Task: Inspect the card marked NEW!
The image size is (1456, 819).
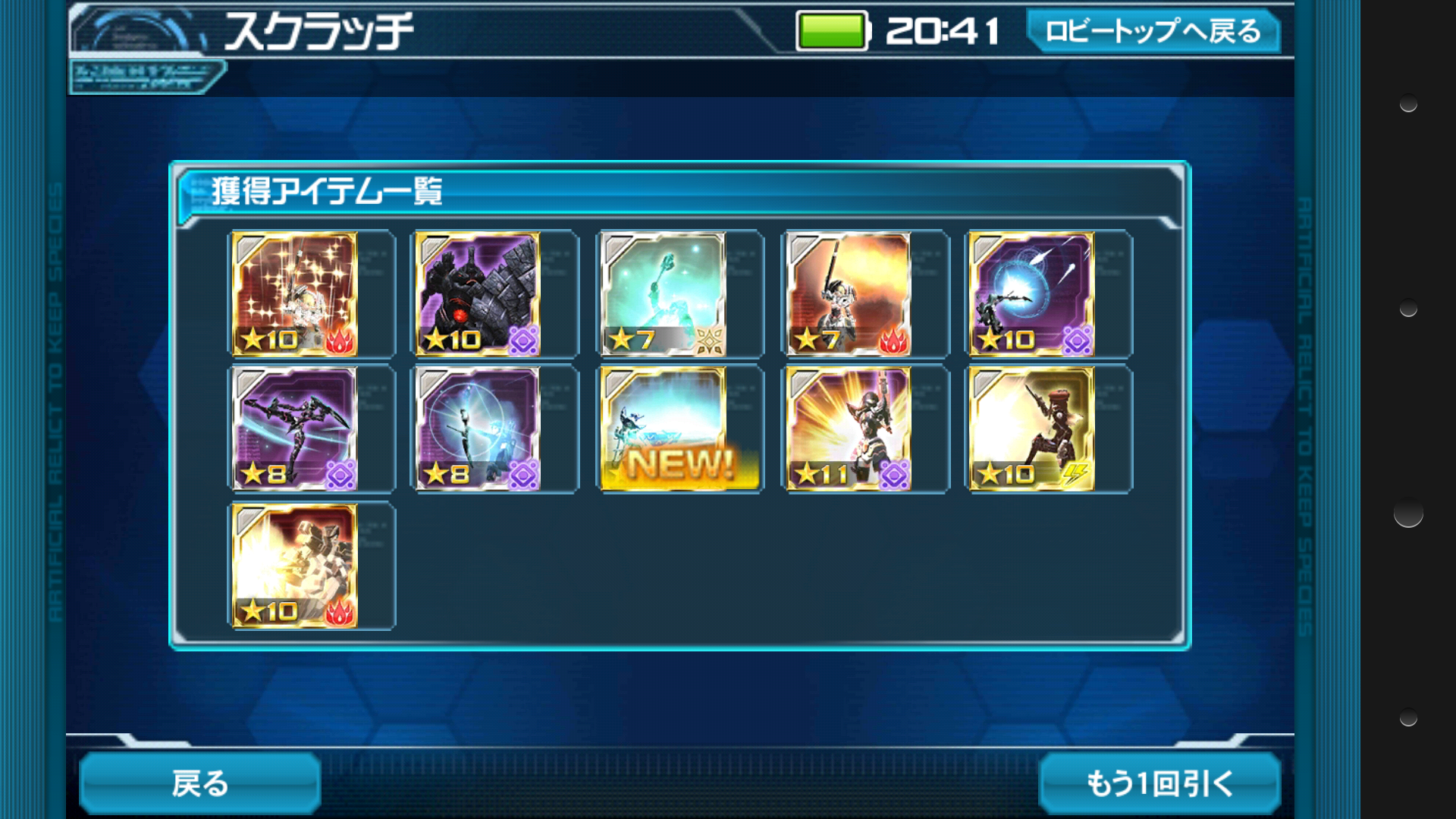Action: (664, 429)
